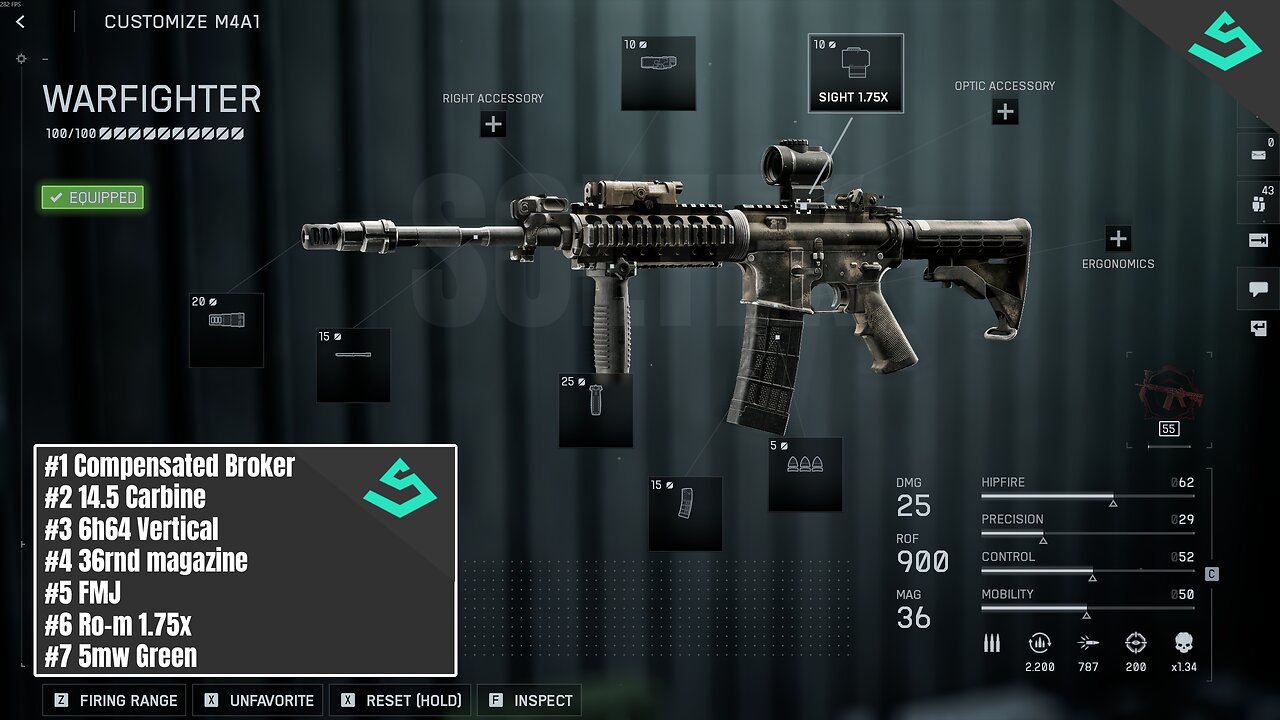This screenshot has width=1280, height=720.
Task: Add a right accessory attachment
Action: 493,124
